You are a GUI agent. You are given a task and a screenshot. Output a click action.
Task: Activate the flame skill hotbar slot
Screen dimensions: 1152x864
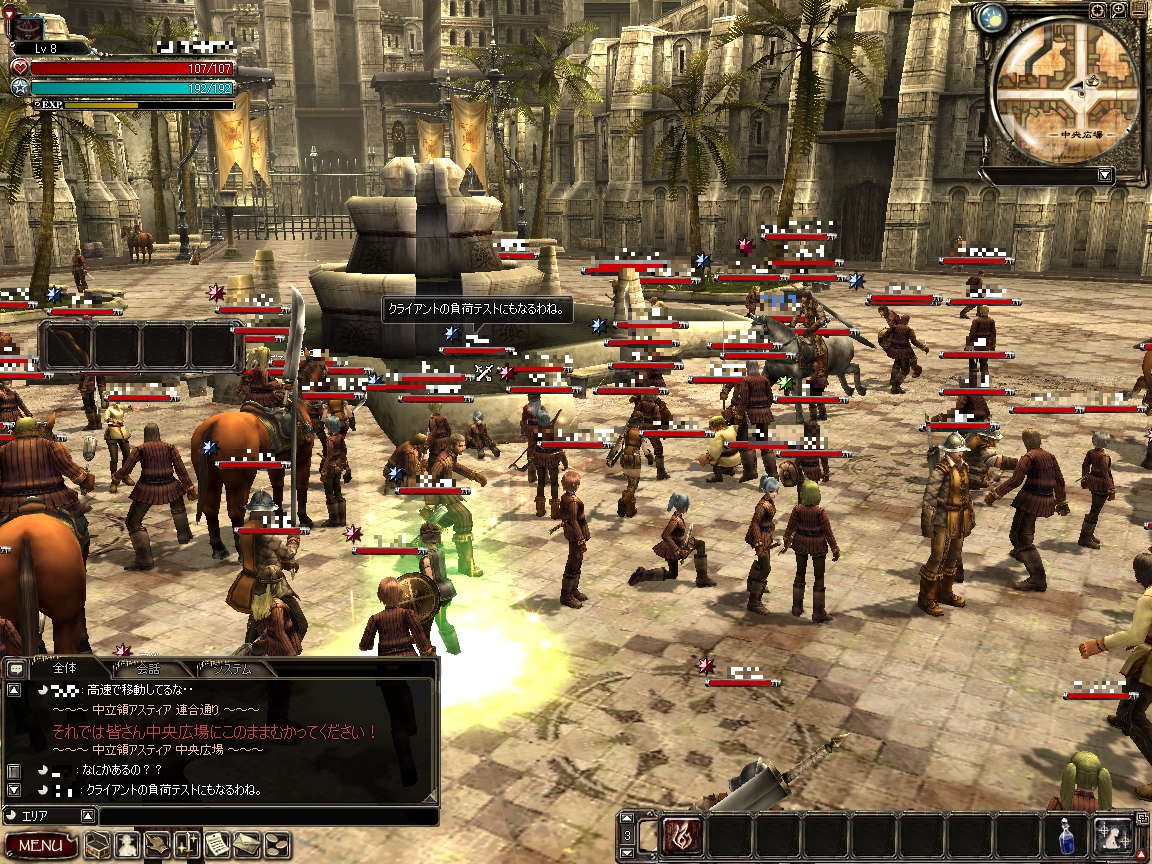[683, 835]
